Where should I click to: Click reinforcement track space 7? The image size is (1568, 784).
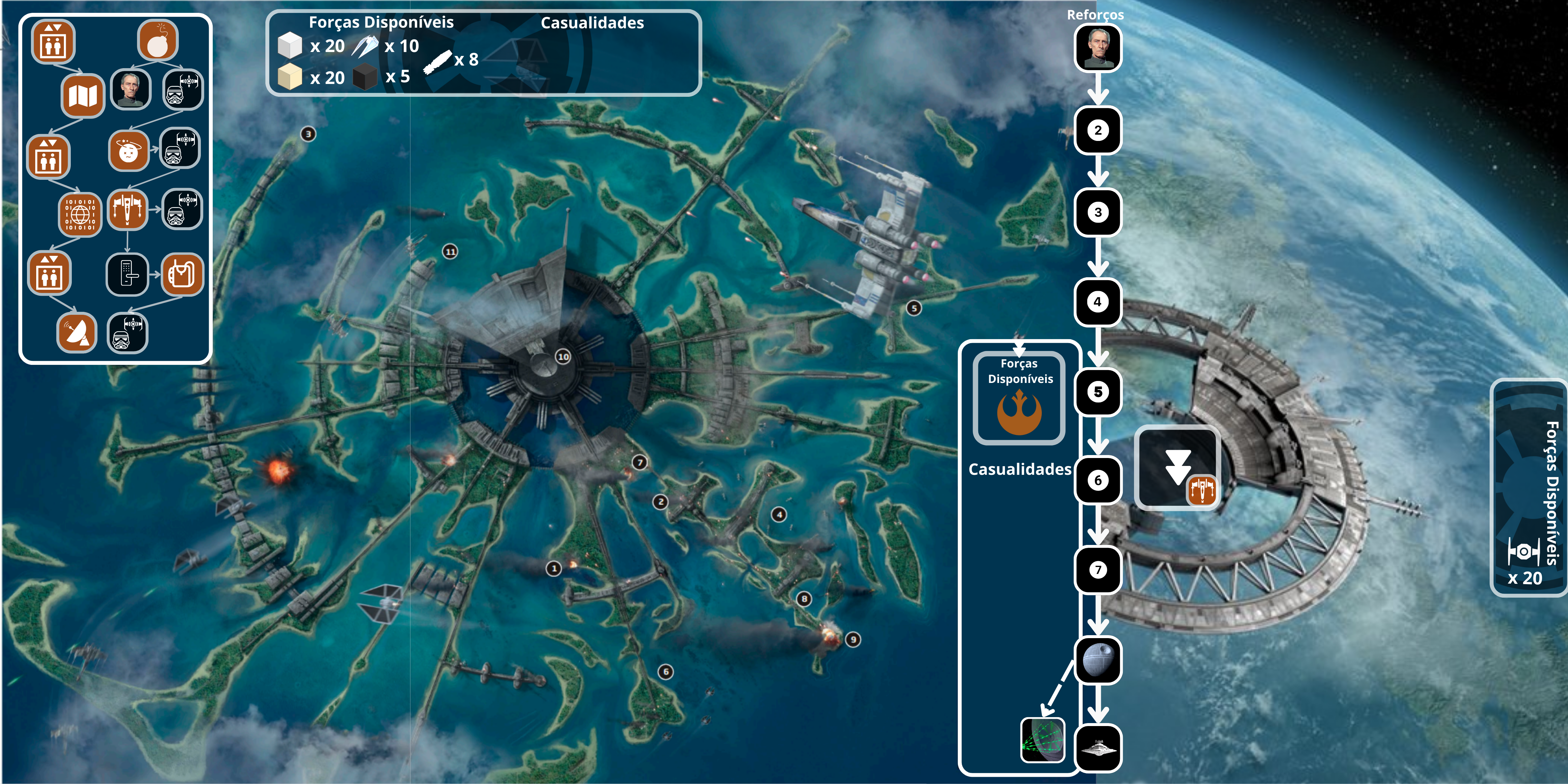[x=1097, y=570]
